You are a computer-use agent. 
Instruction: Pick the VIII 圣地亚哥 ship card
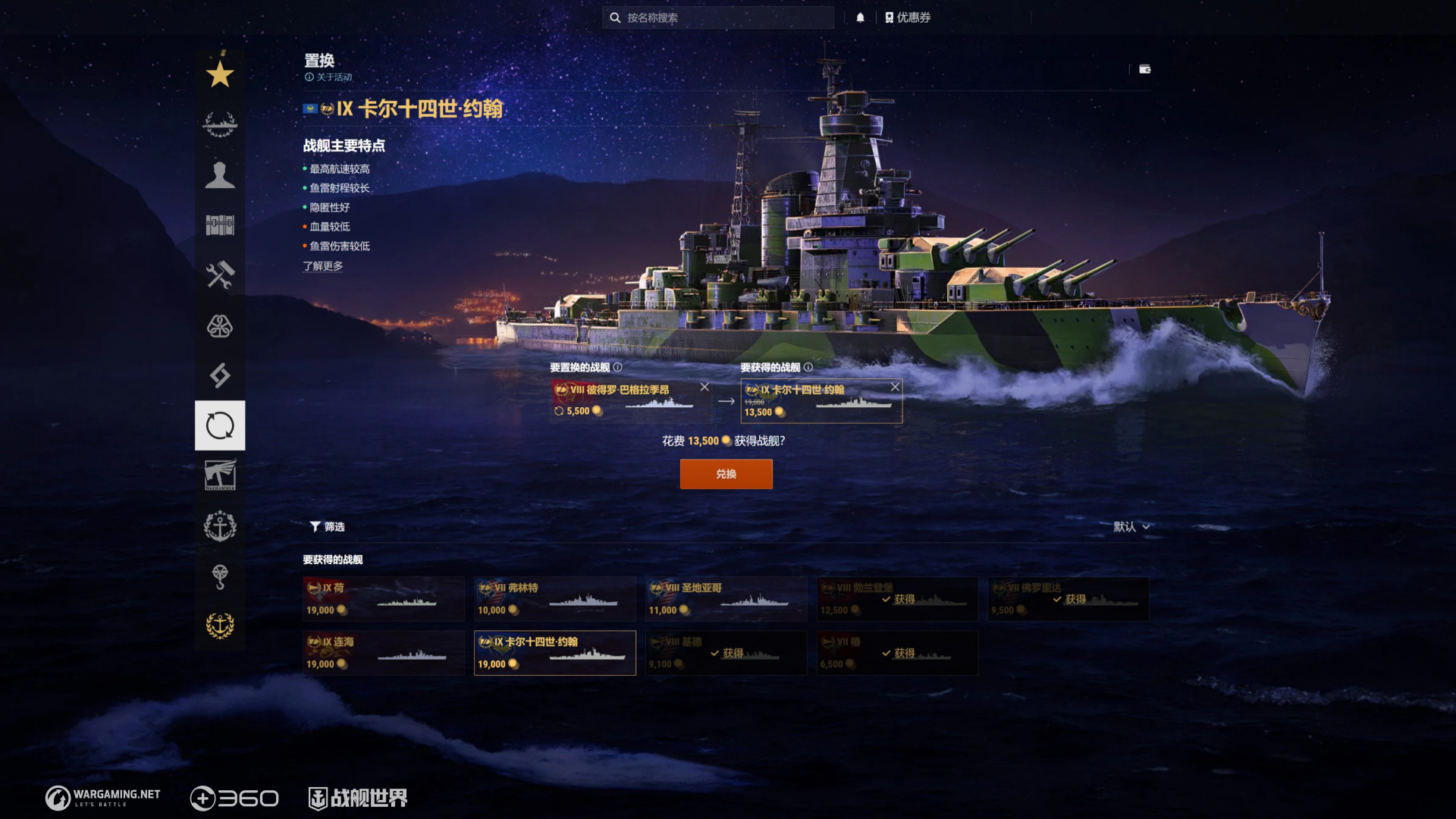(726, 599)
